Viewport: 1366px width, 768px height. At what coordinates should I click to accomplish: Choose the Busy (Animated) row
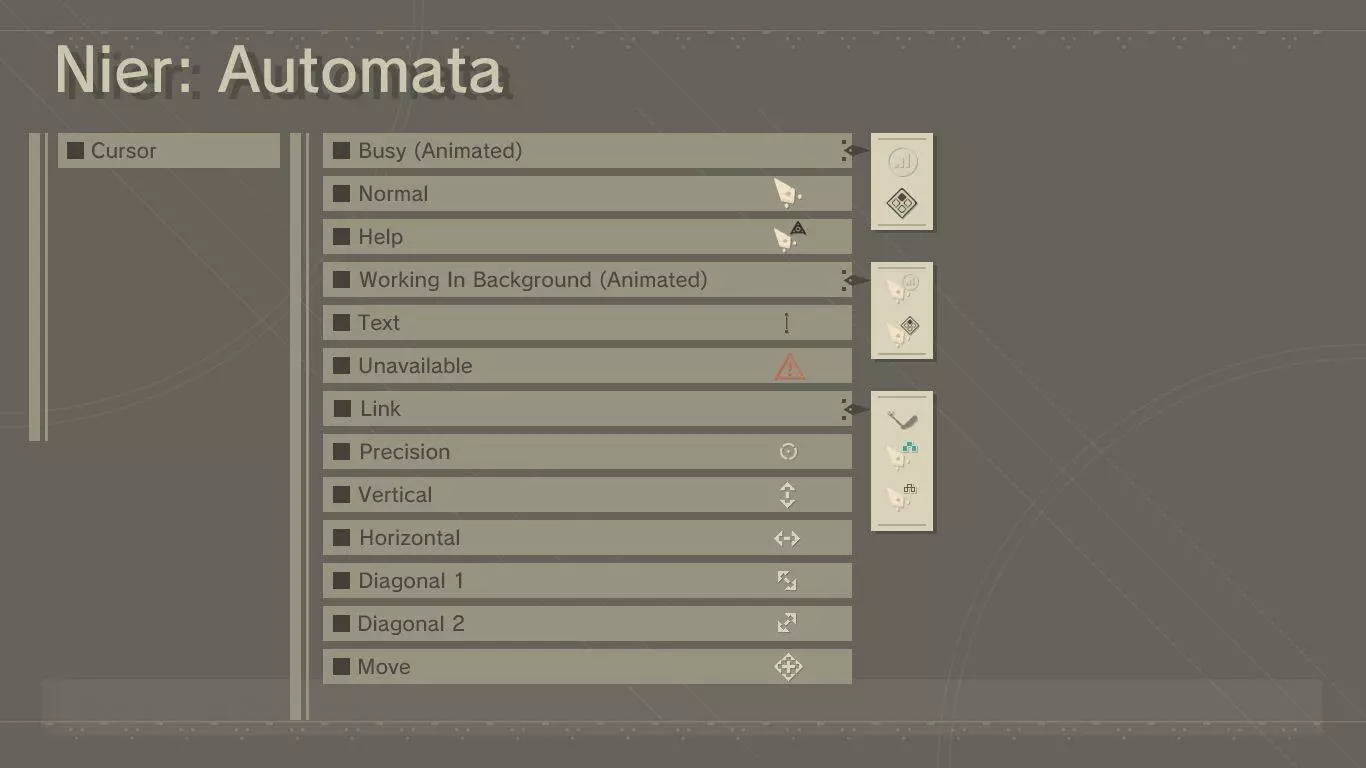[x=586, y=151]
